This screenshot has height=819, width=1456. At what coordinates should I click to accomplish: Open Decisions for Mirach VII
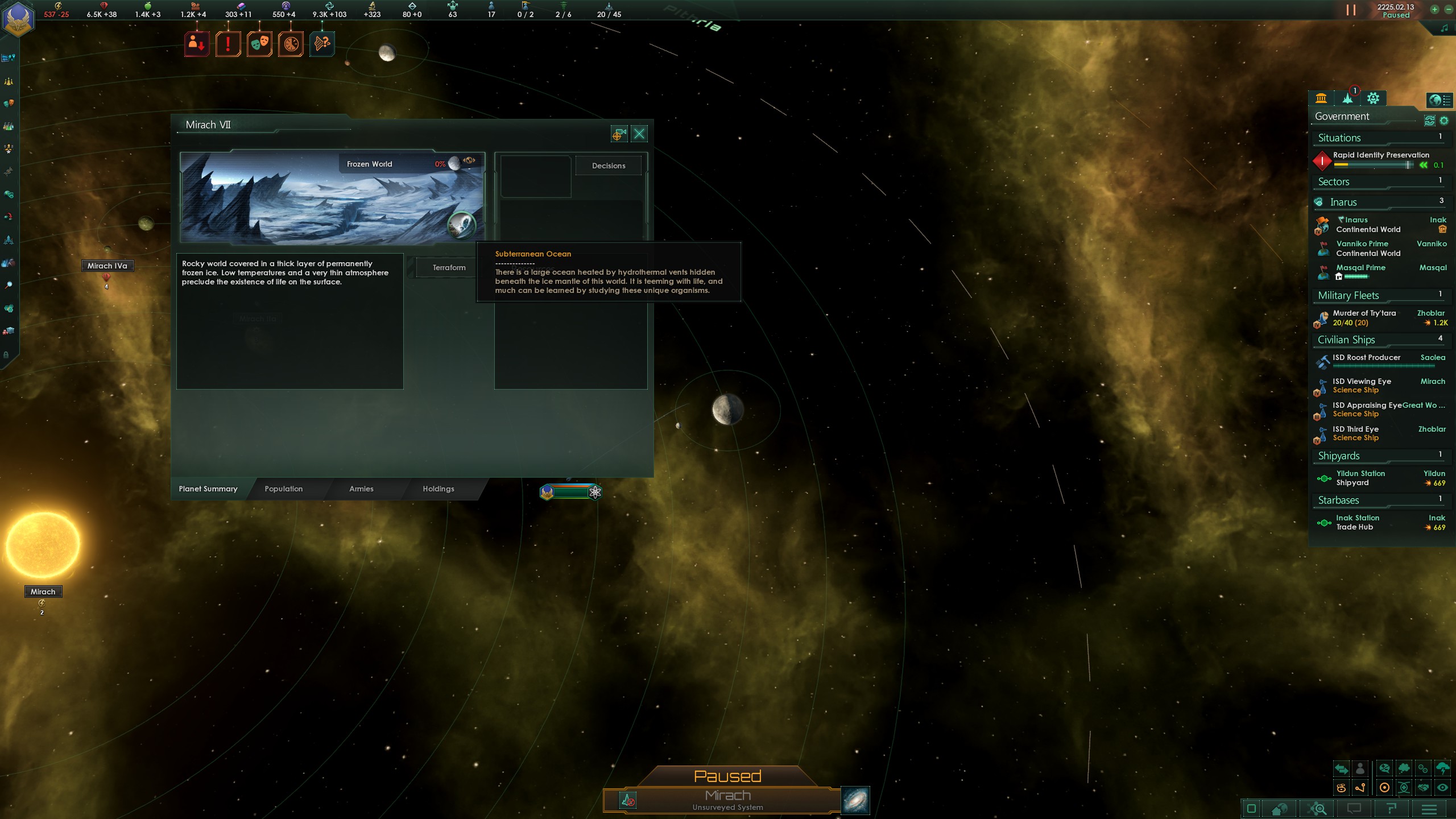click(x=609, y=166)
